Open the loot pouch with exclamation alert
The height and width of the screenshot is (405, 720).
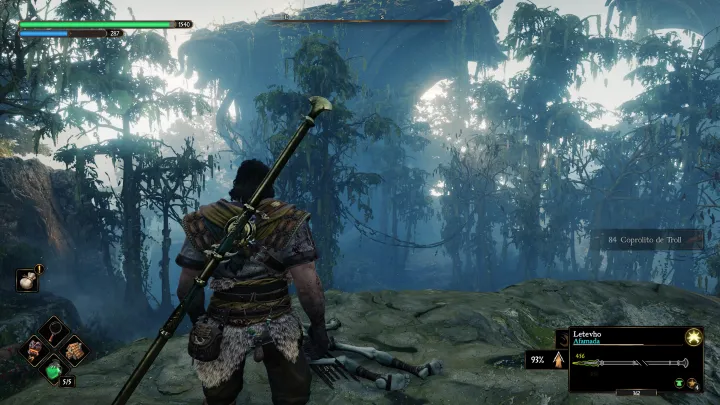point(29,281)
